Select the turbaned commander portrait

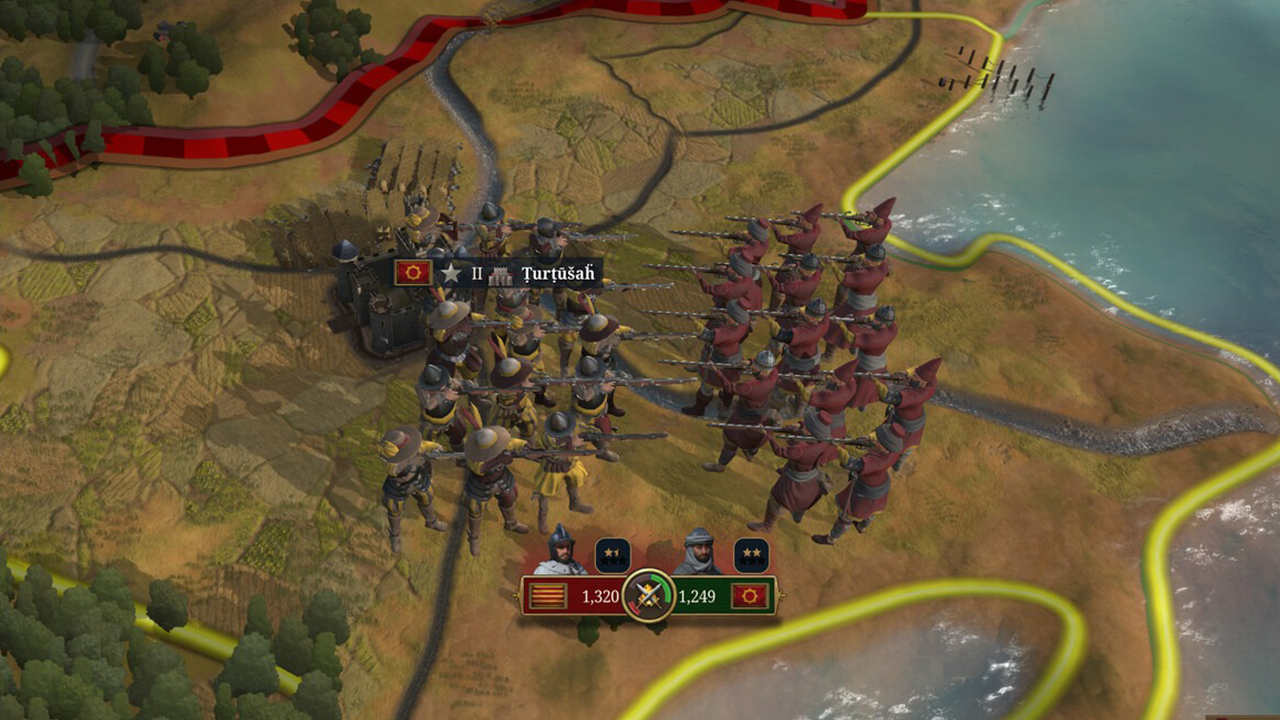[x=697, y=552]
